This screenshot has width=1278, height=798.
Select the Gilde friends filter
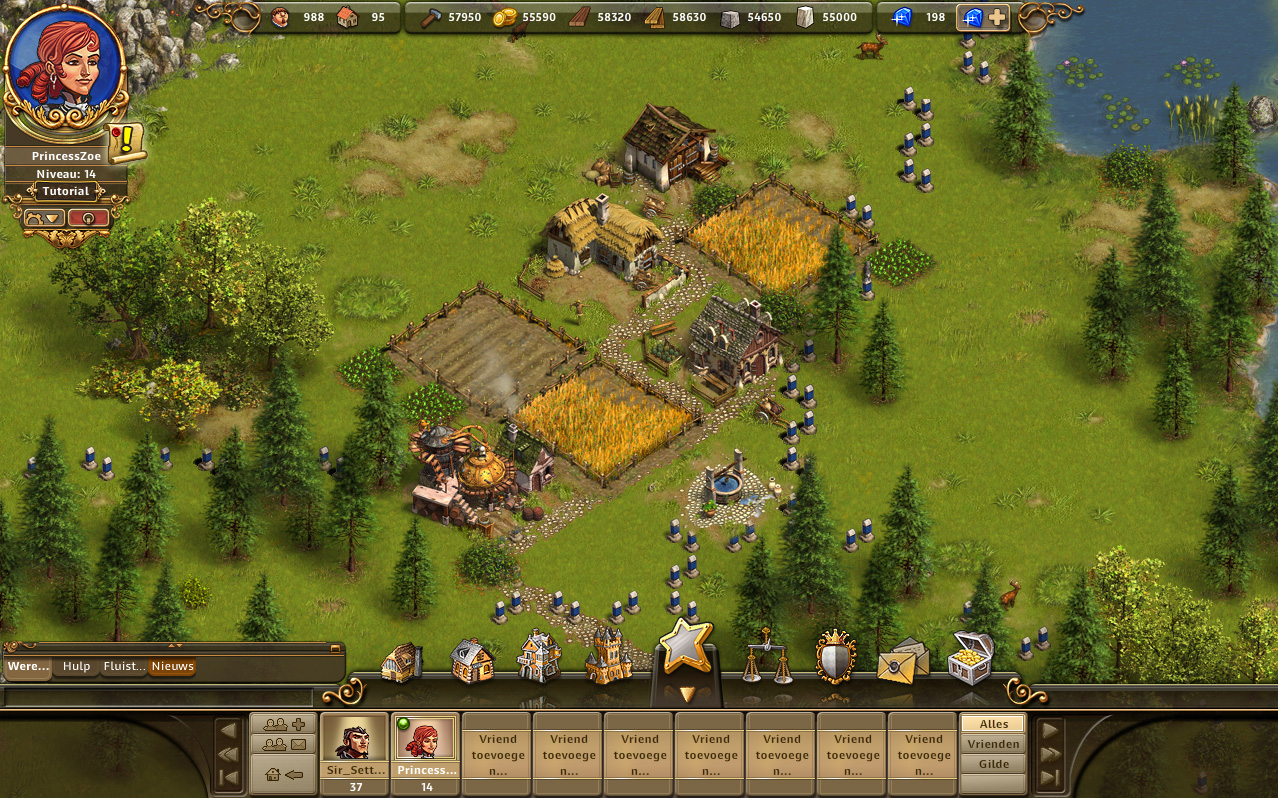click(x=993, y=764)
